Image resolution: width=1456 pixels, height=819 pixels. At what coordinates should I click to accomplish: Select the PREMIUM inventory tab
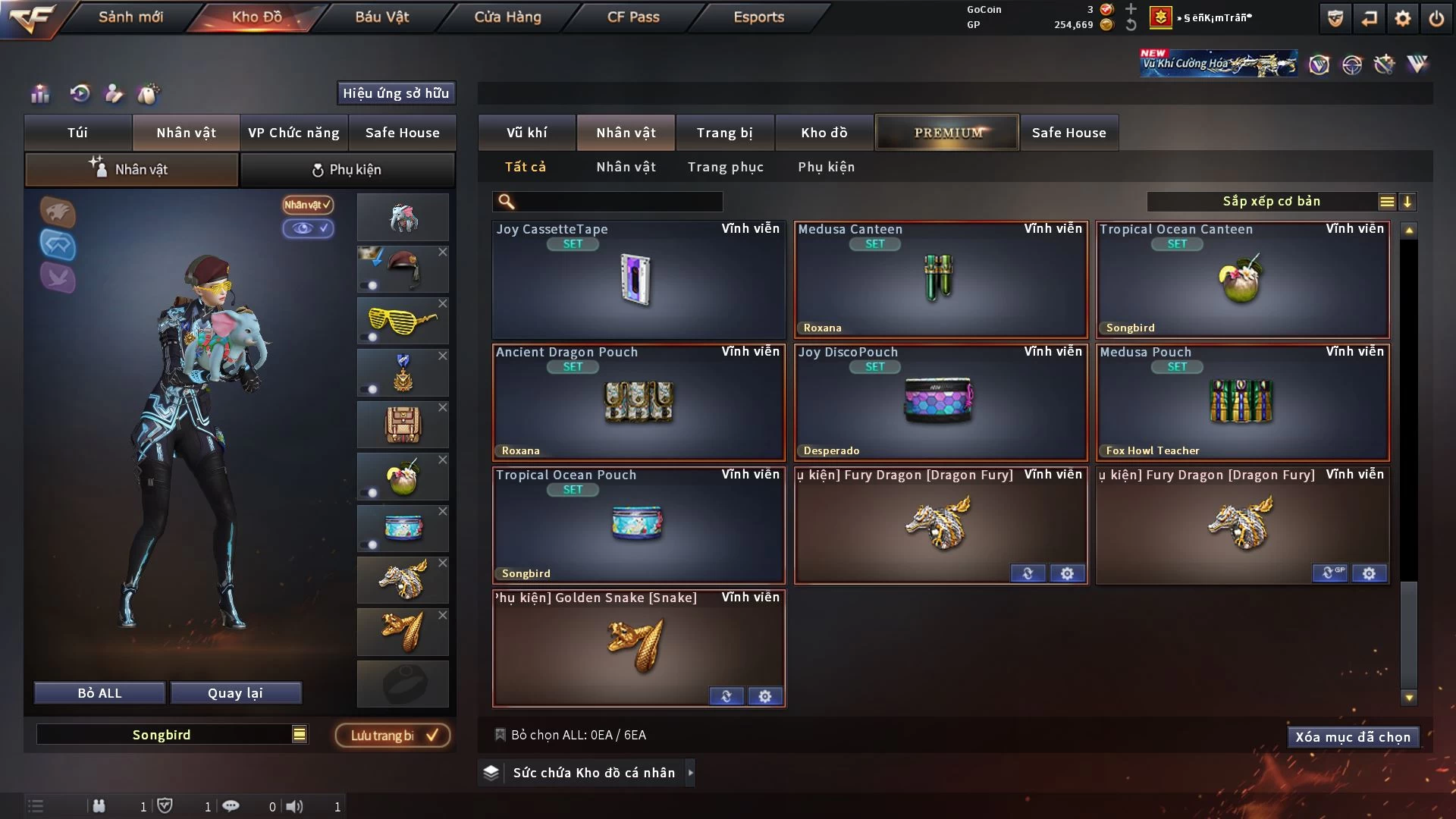(947, 133)
